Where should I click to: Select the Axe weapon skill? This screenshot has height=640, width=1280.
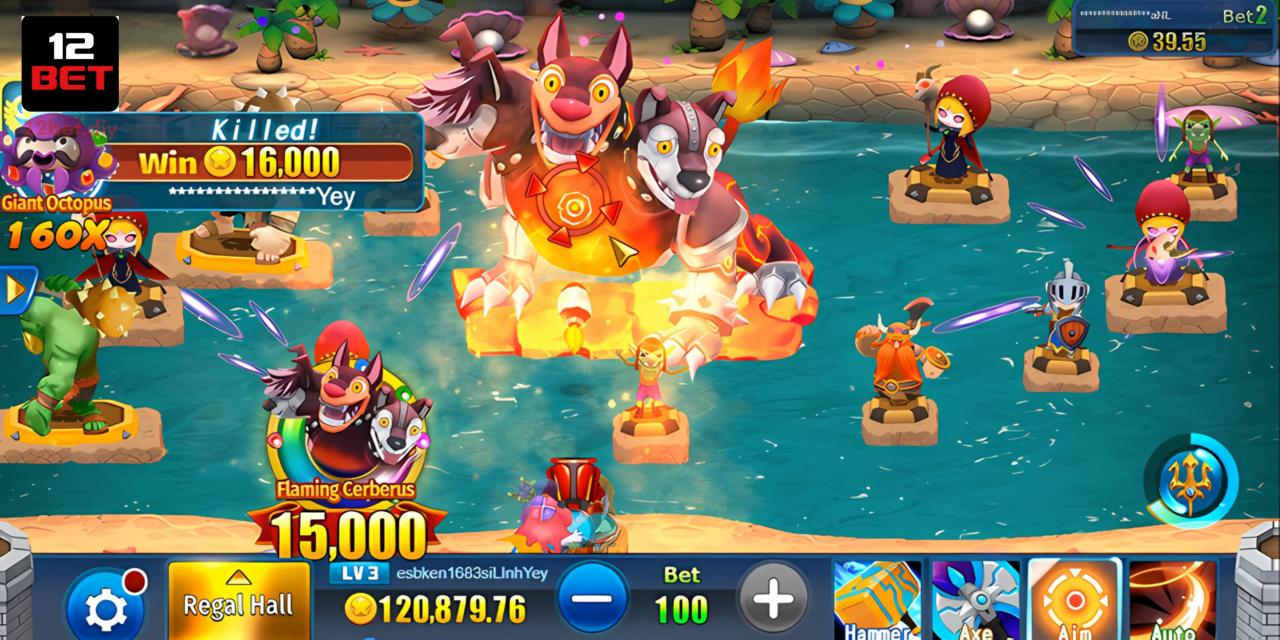click(975, 600)
